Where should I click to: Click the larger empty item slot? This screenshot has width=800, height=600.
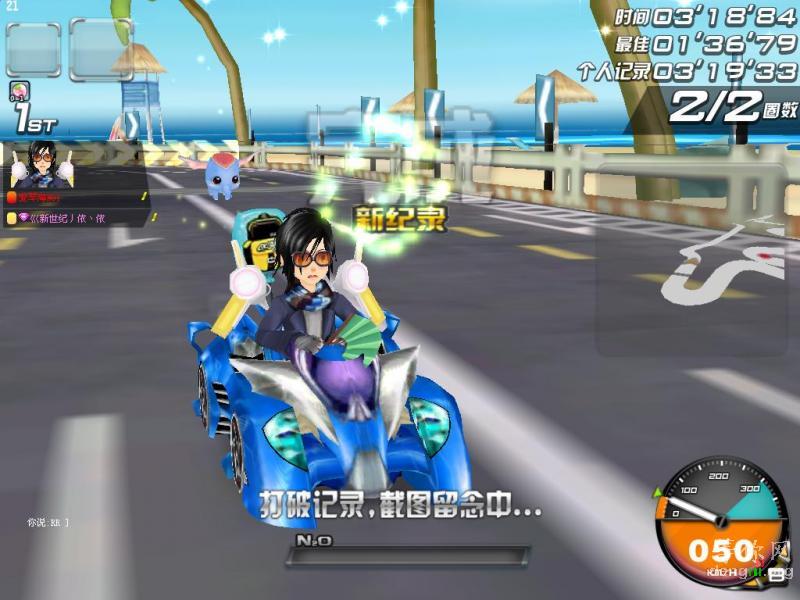(x=101, y=50)
